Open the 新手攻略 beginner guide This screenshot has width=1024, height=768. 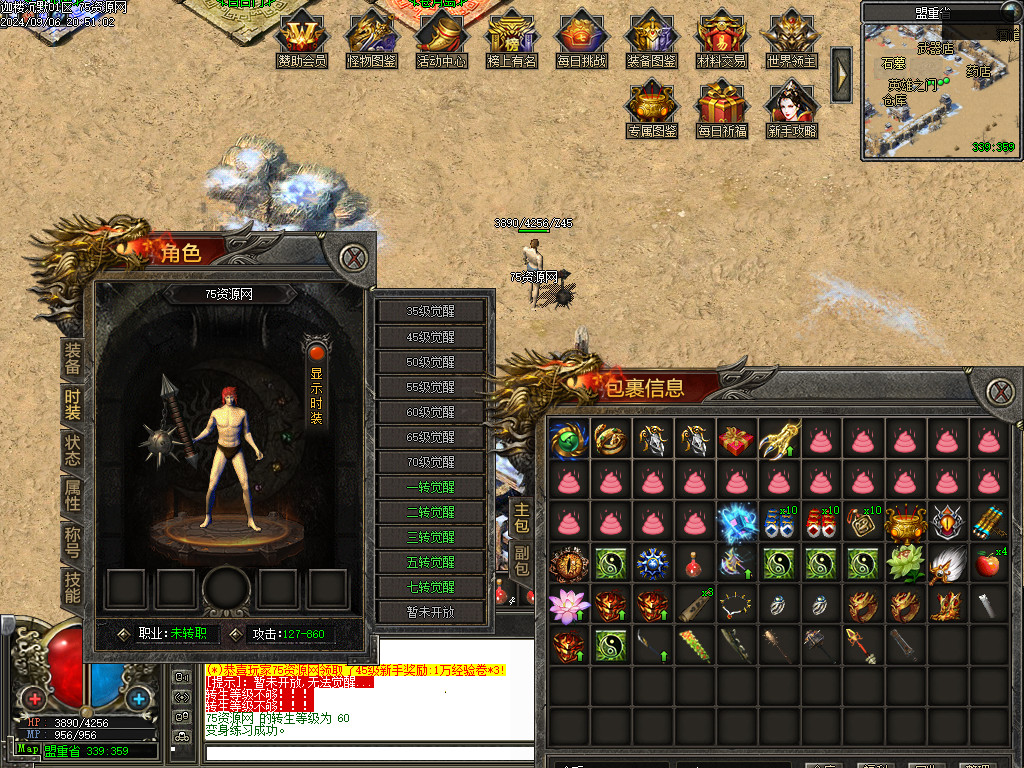tap(791, 108)
